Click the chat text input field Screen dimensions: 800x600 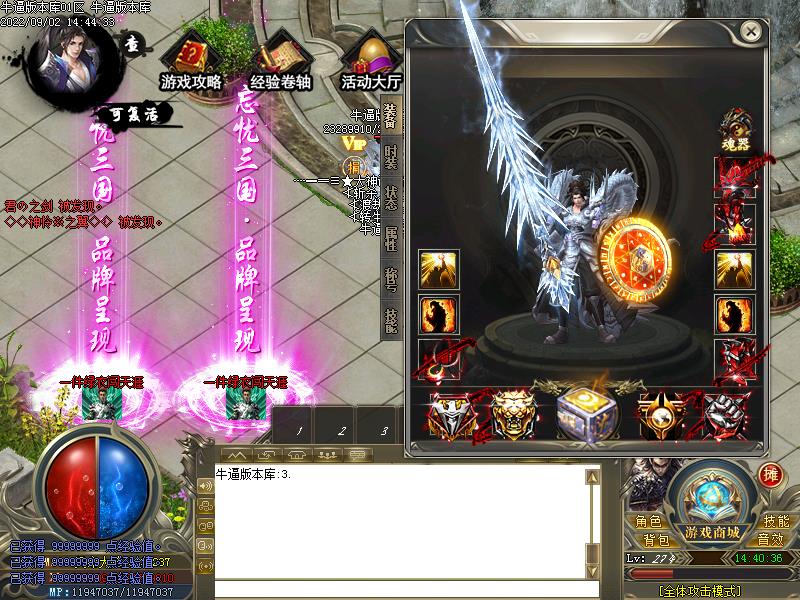400,588
